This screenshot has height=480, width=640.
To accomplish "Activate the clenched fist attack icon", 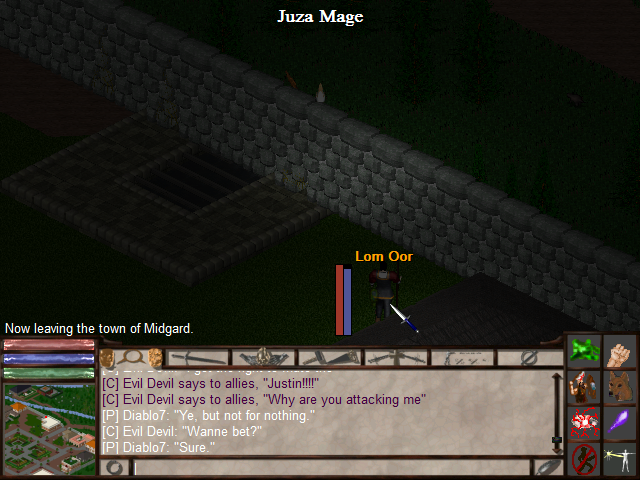I will click(x=620, y=351).
